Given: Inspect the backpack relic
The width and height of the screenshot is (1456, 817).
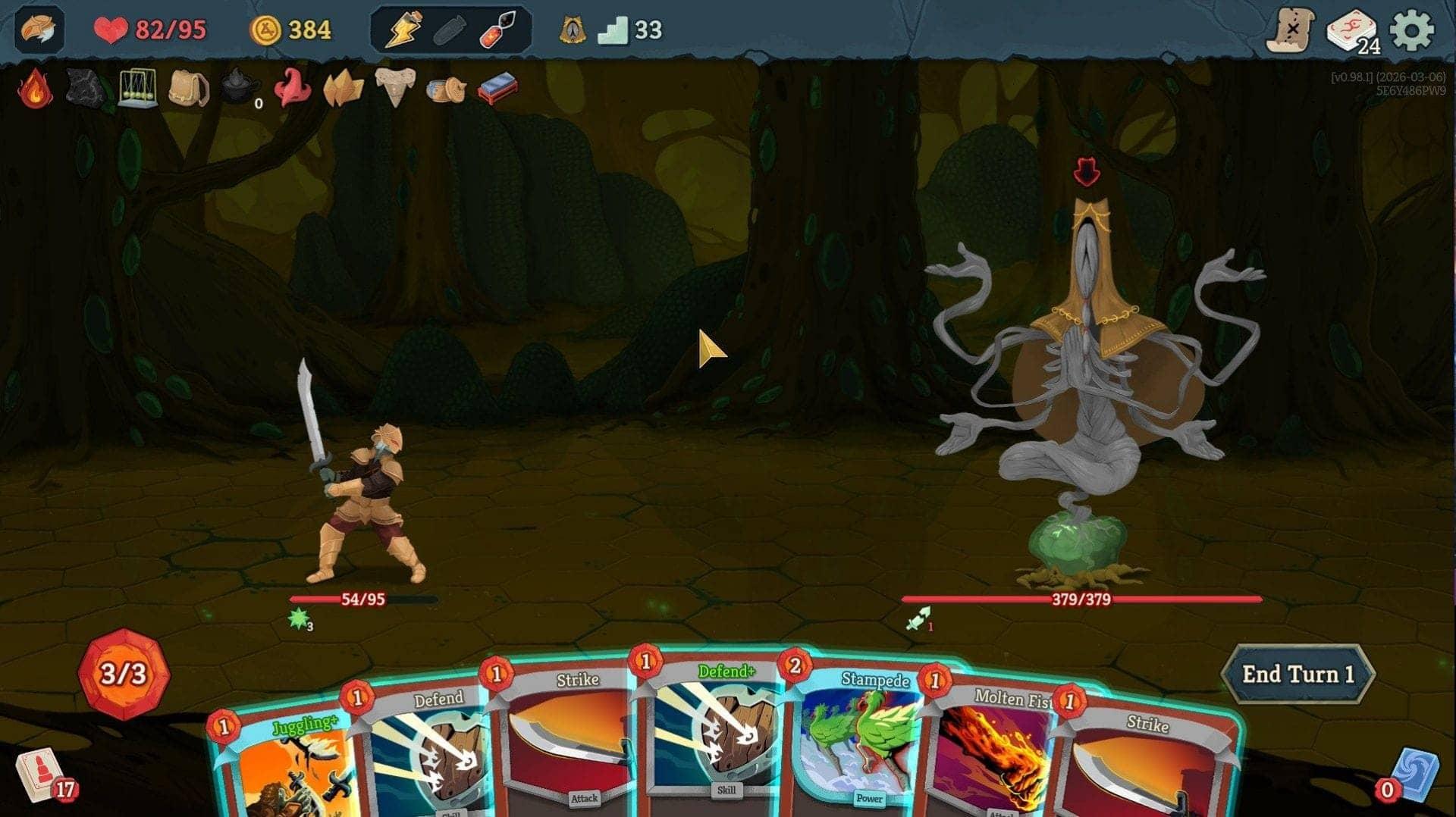Looking at the screenshot, I should coord(187,89).
